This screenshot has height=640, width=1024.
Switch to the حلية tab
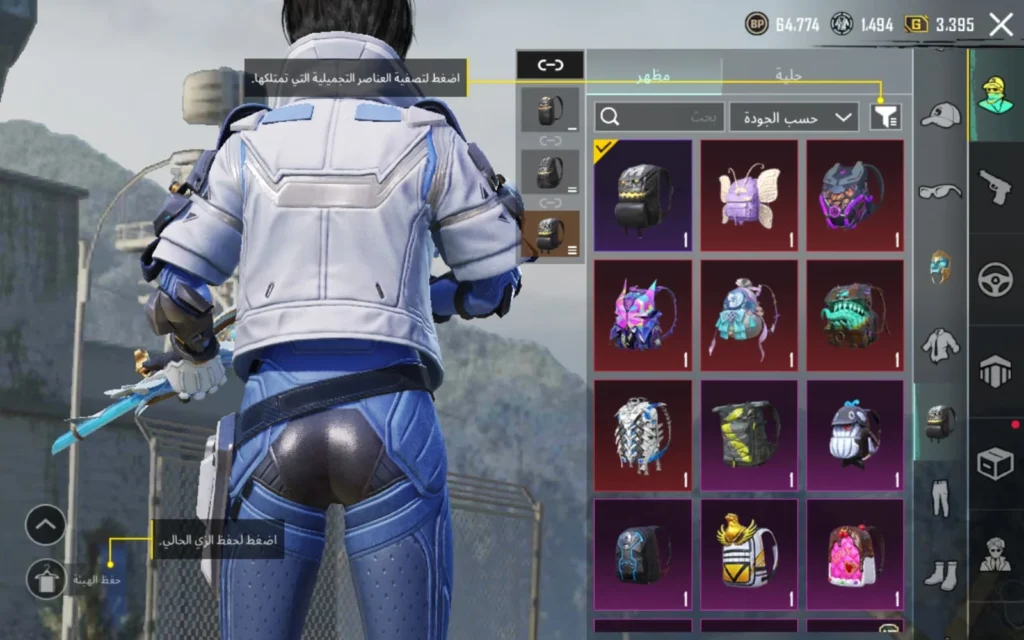pyautogui.click(x=790, y=75)
